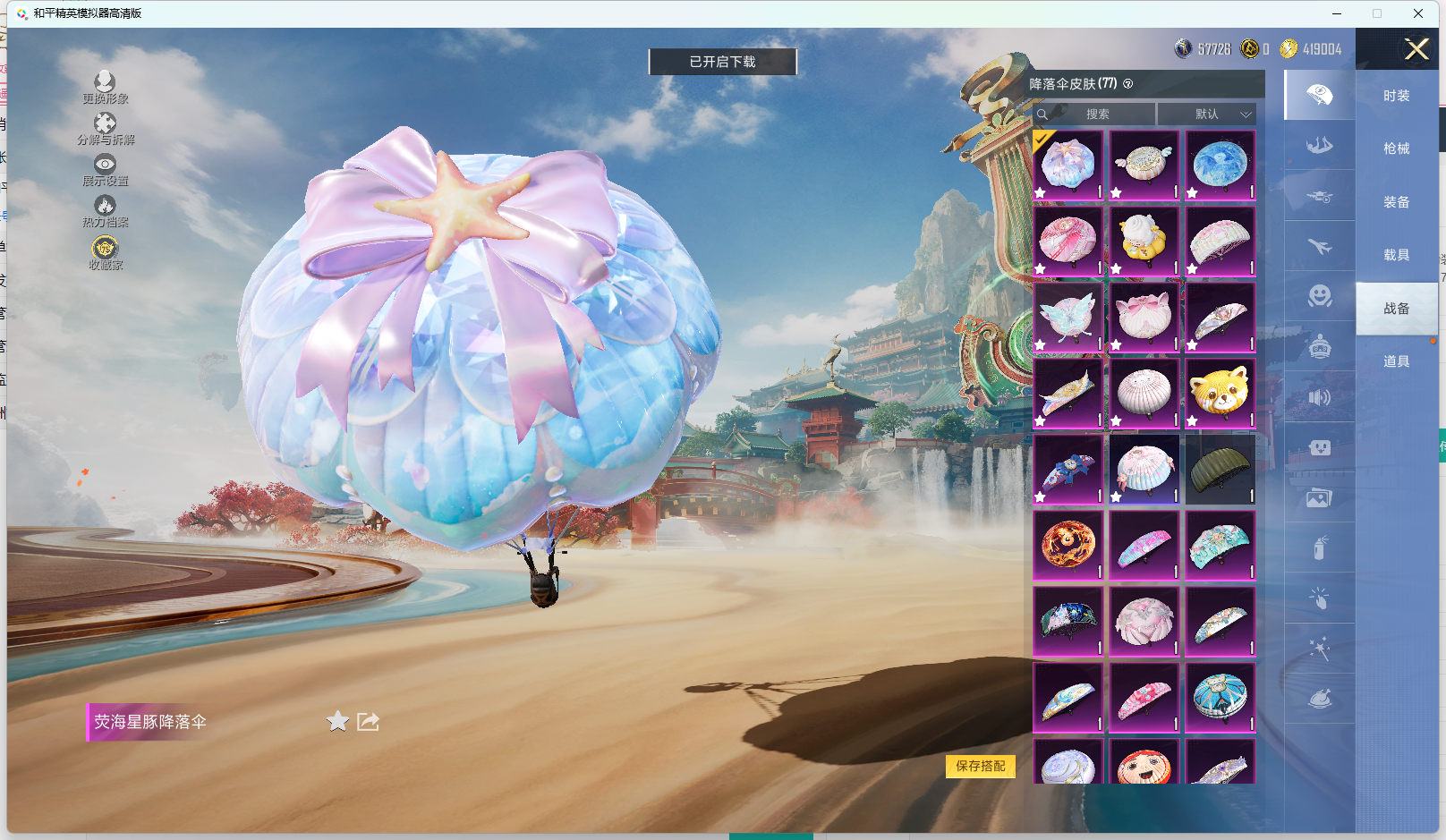The width and height of the screenshot is (1446, 840).
Task: Choose the 道具 items tab
Action: (x=1396, y=361)
